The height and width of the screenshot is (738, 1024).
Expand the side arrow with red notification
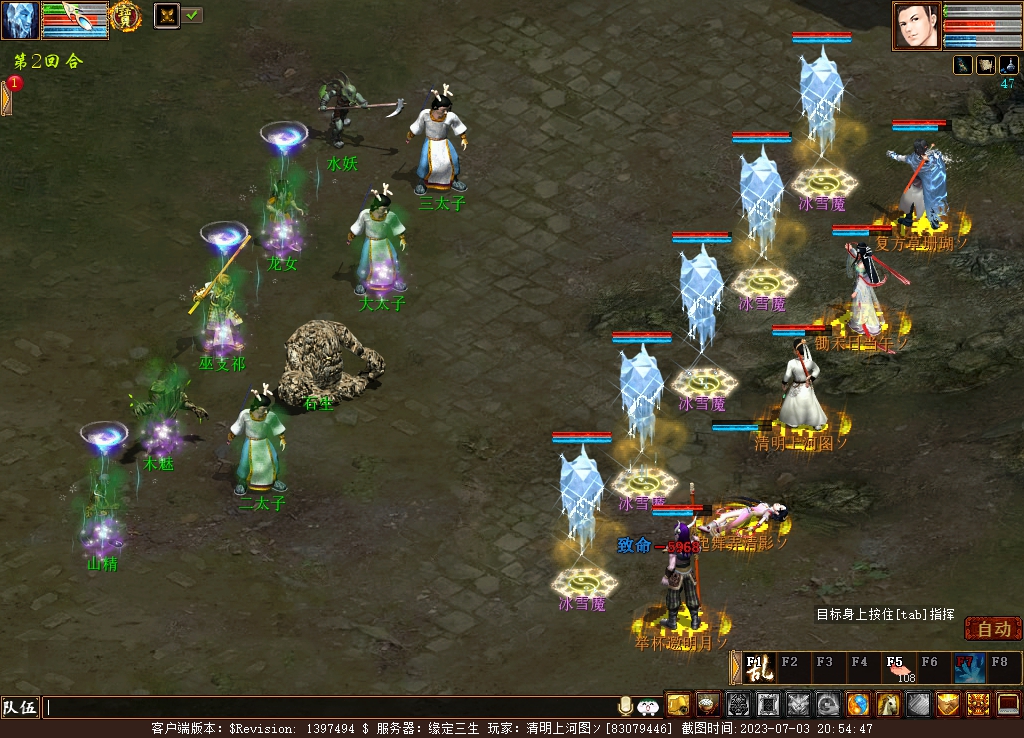tap(7, 97)
